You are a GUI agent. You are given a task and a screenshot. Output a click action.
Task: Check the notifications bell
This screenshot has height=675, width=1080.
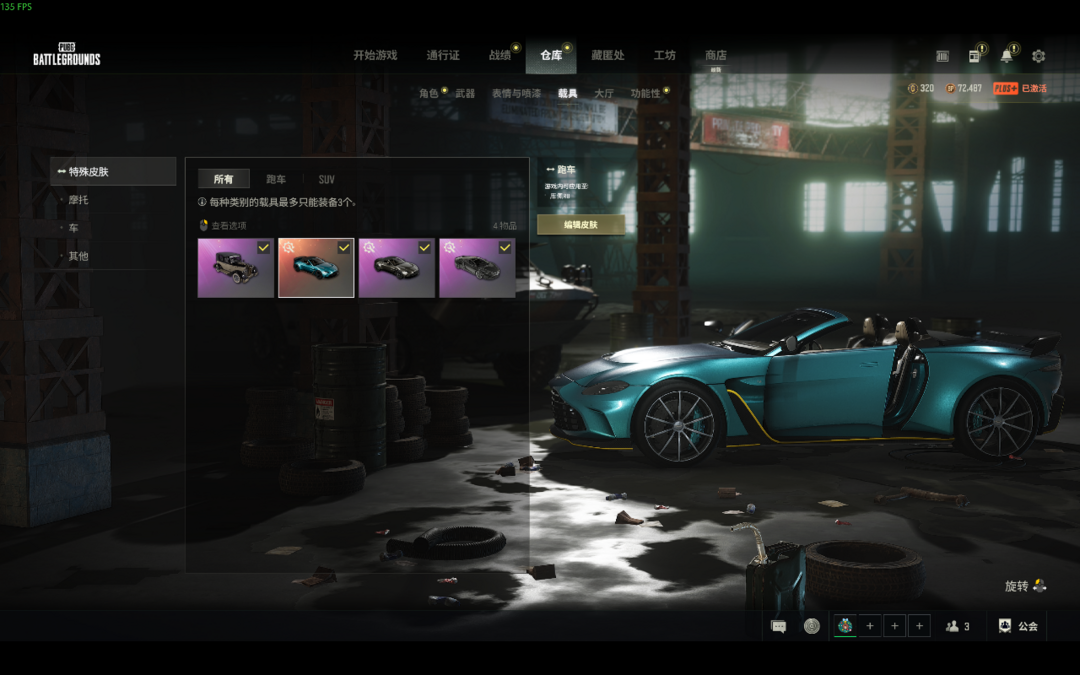point(1006,56)
